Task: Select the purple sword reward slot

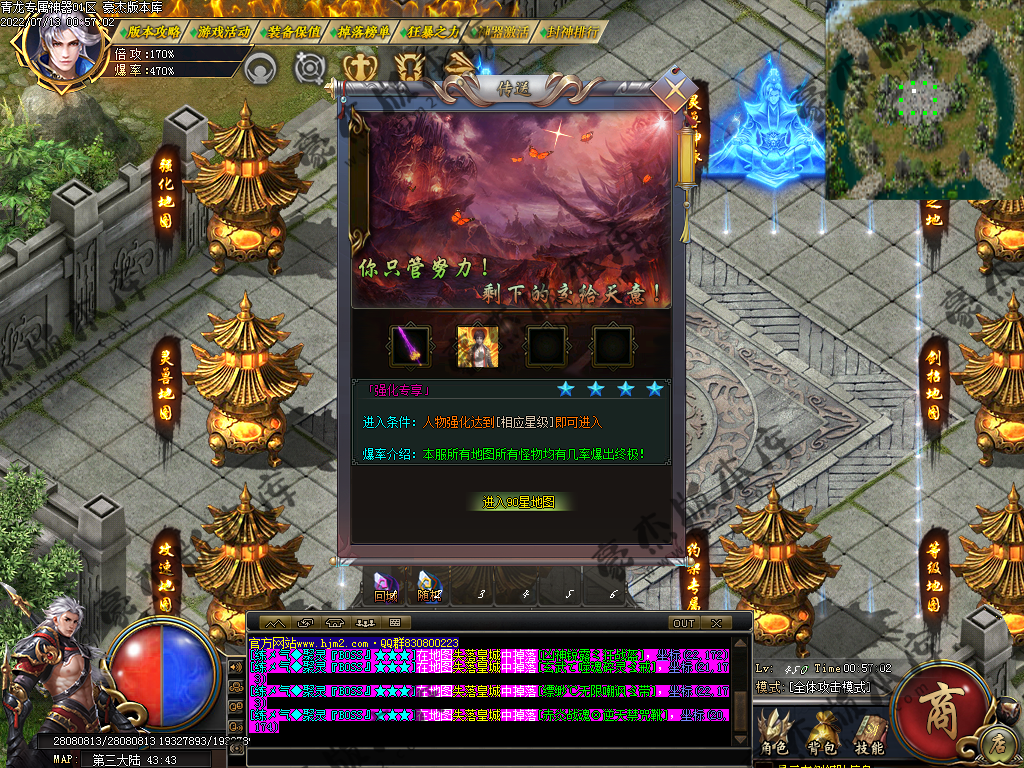Action: 410,346
